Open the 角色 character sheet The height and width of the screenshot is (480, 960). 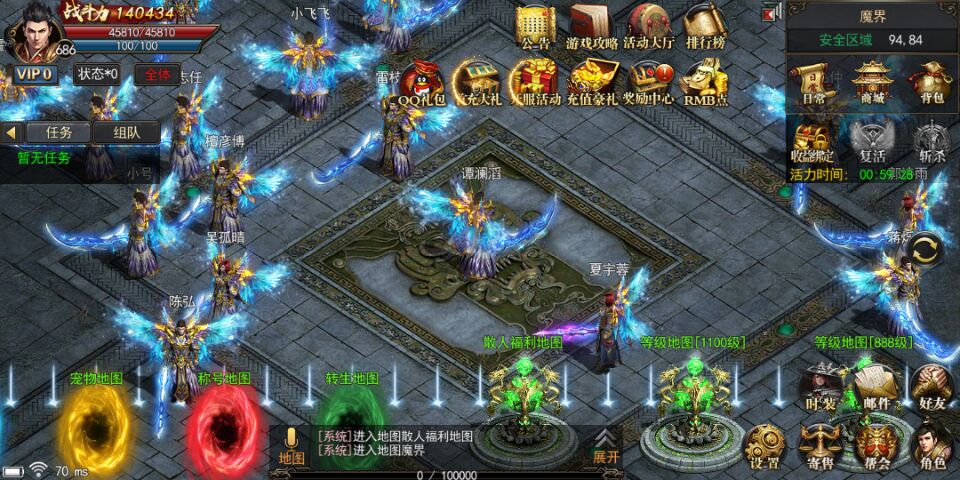[x=931, y=447]
